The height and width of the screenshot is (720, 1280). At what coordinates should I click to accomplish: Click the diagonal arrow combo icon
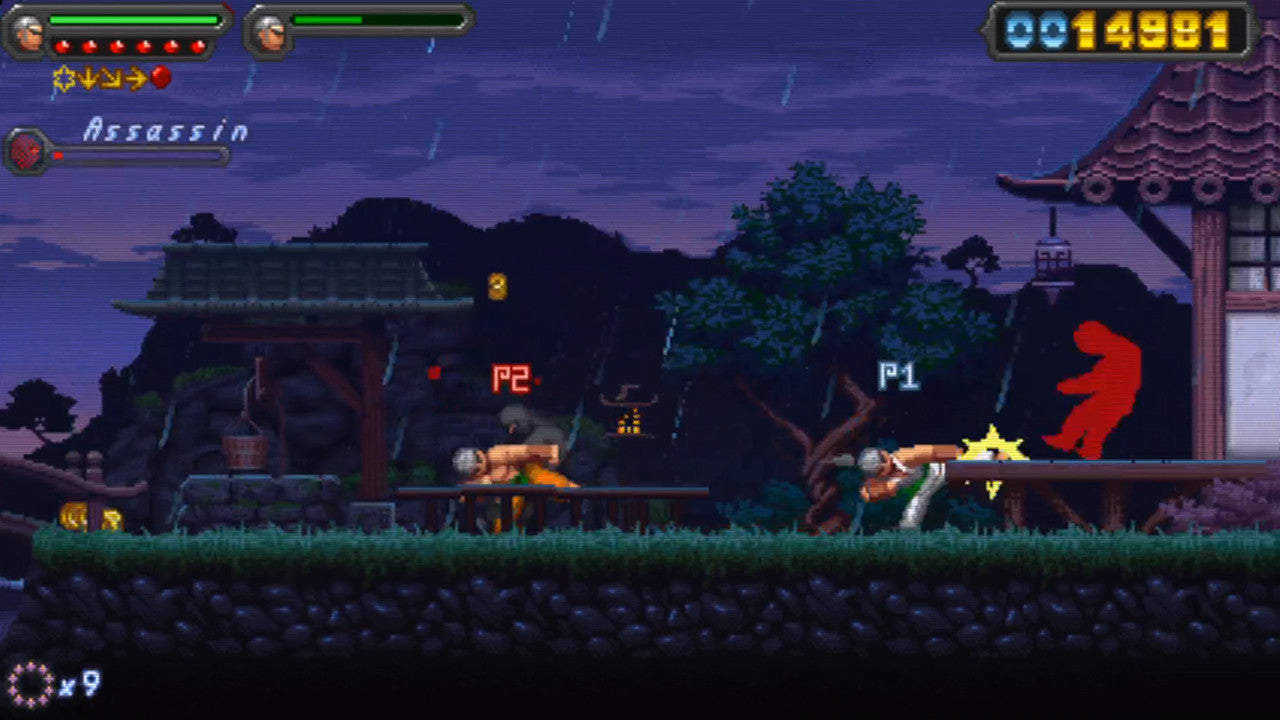110,79
